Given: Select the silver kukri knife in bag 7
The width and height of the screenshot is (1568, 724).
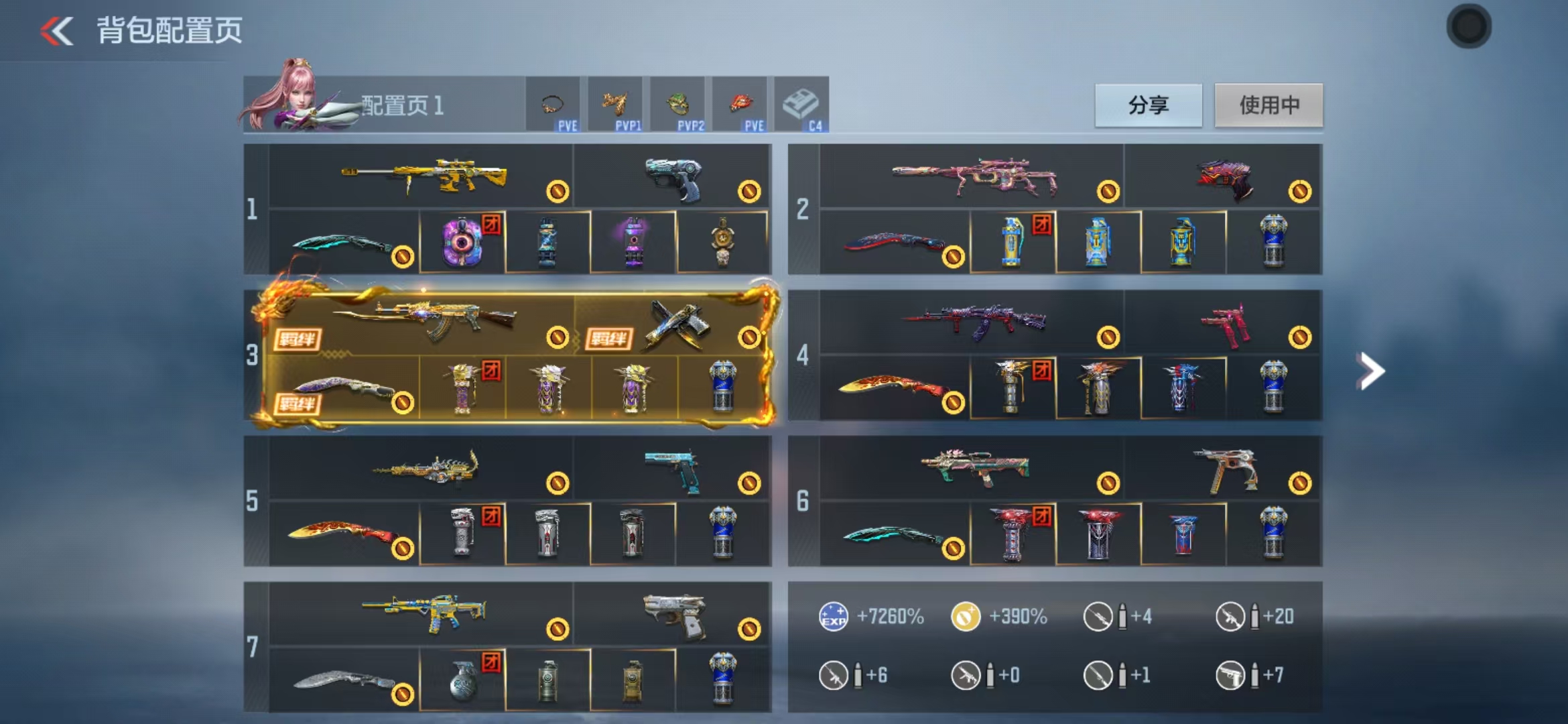Looking at the screenshot, I should point(343,681).
